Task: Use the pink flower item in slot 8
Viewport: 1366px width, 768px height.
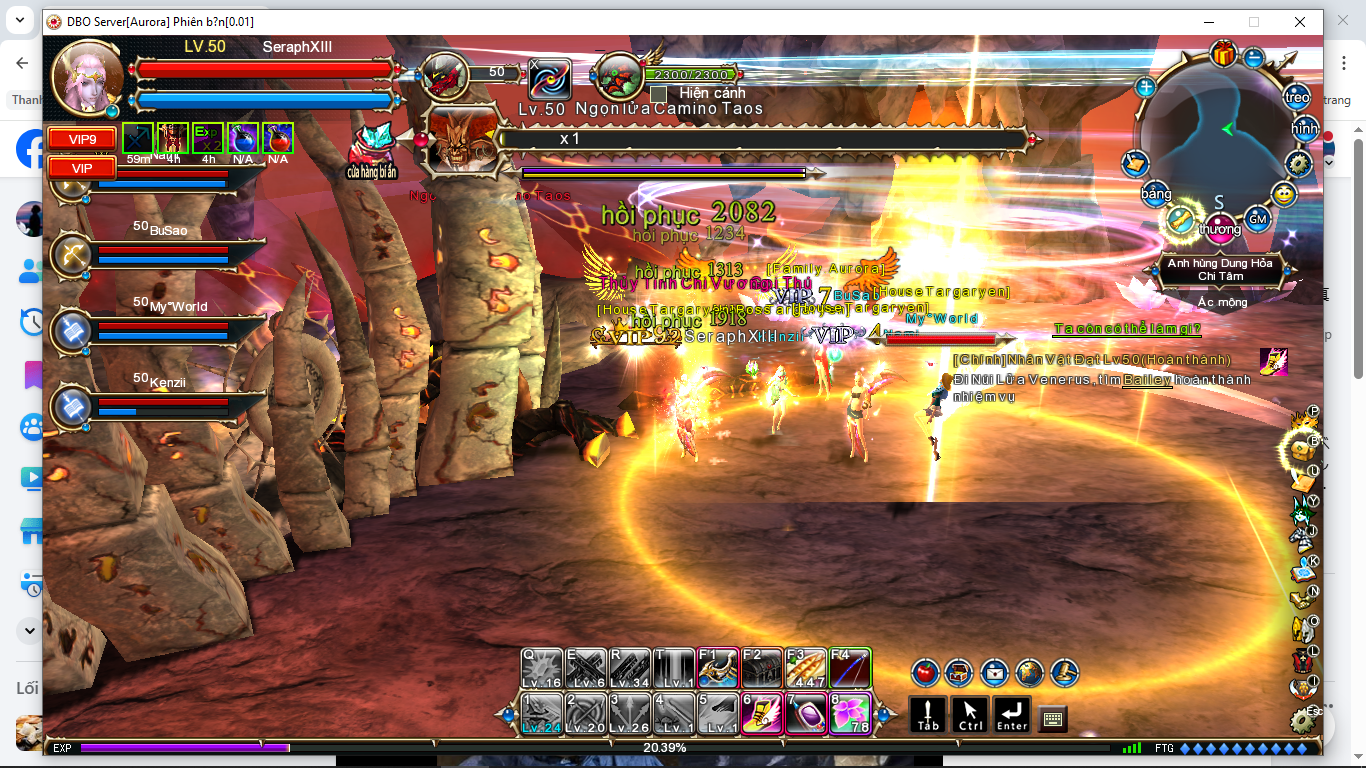Action: [849, 713]
